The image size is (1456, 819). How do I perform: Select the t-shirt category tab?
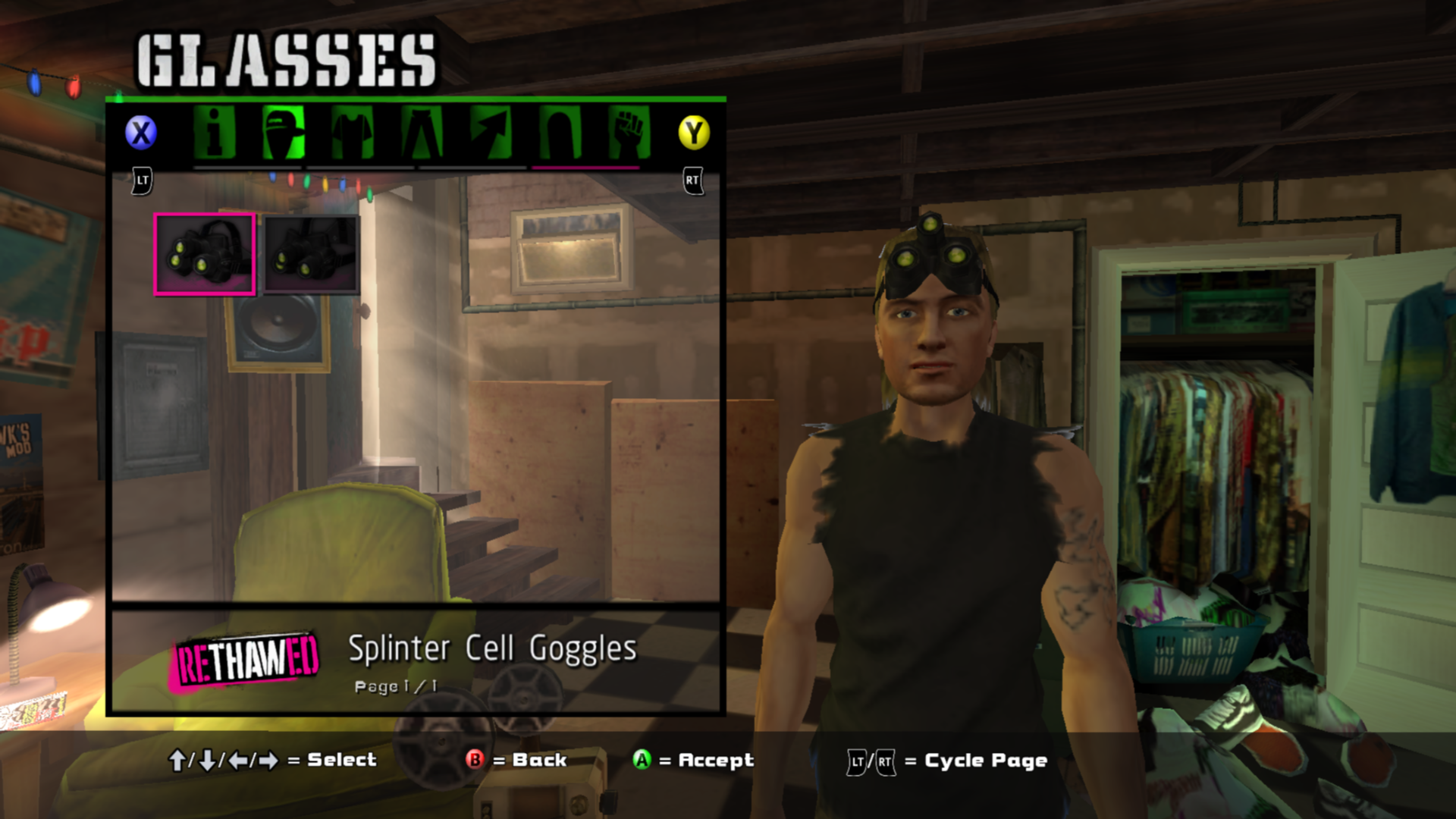coord(353,133)
